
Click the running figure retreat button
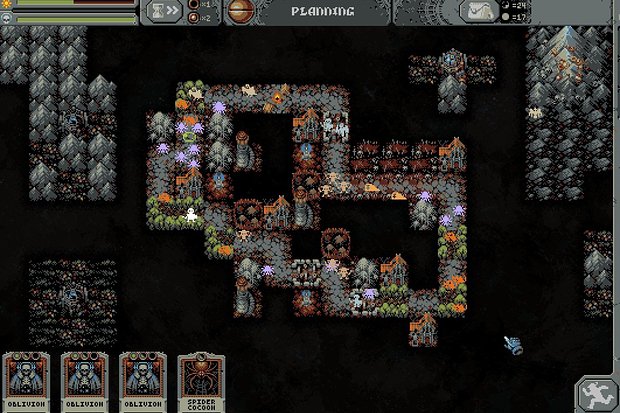tap(596, 393)
